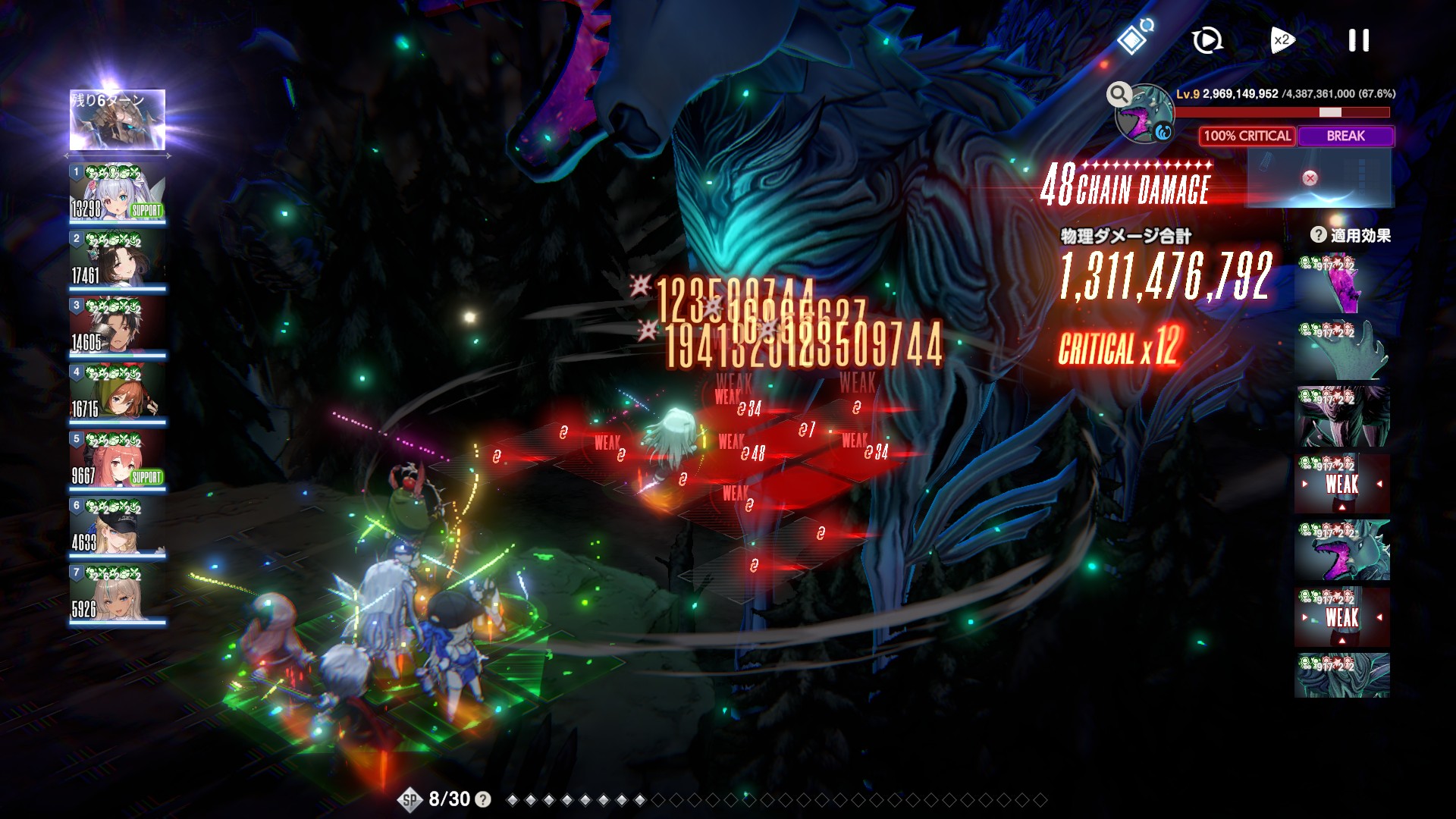This screenshot has width=1456, height=819.
Task: Pause the battle
Action: pyautogui.click(x=1358, y=40)
